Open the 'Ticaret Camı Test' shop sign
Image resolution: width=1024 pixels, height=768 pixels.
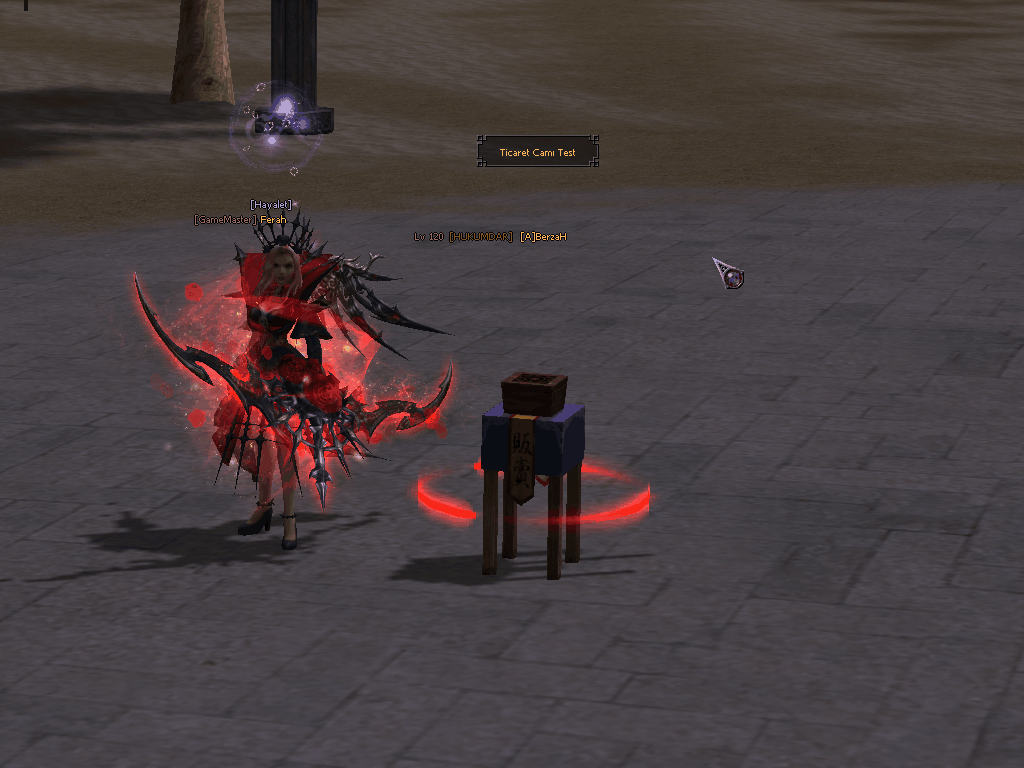[537, 153]
